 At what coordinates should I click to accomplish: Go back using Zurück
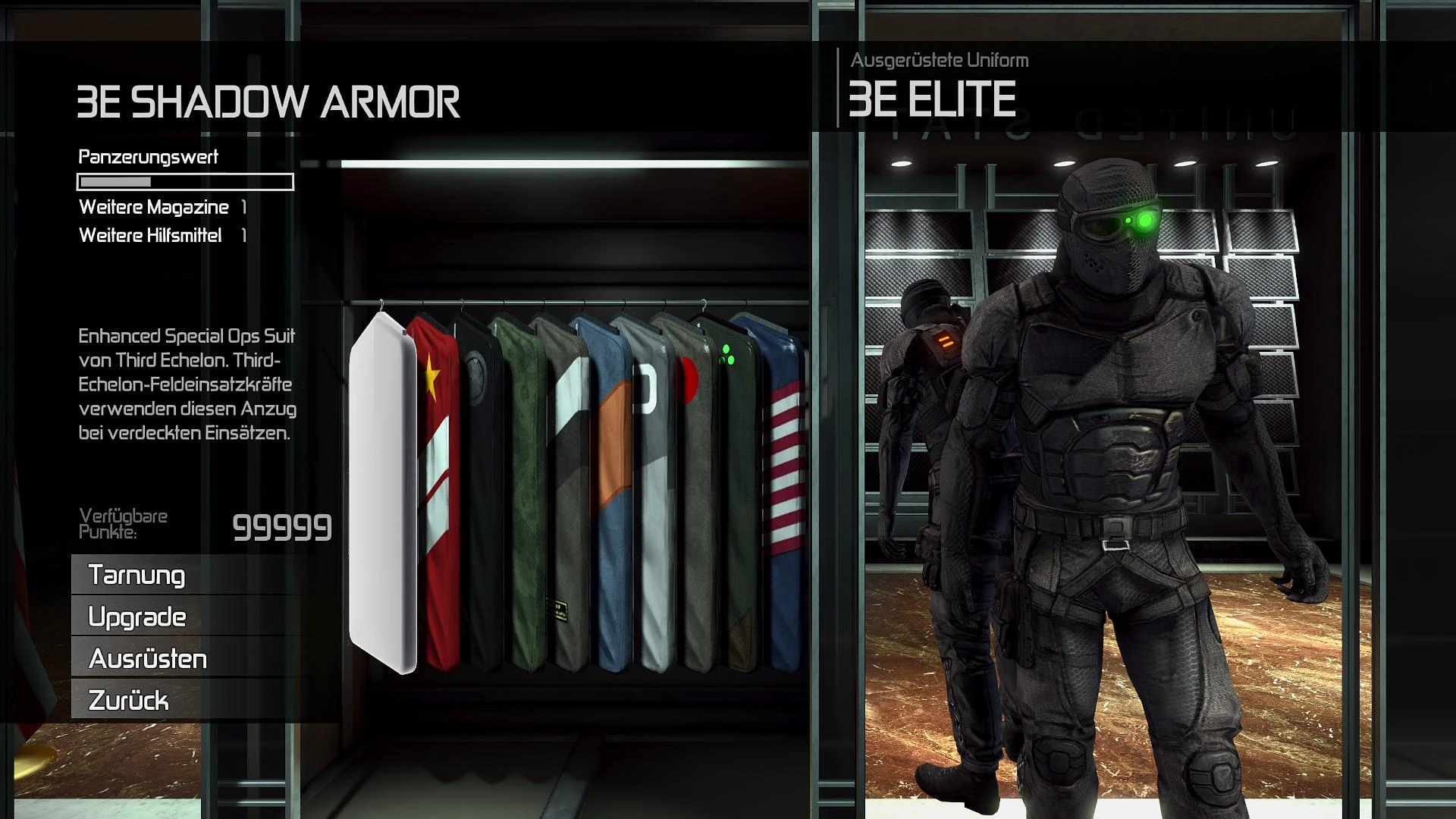[x=129, y=701]
